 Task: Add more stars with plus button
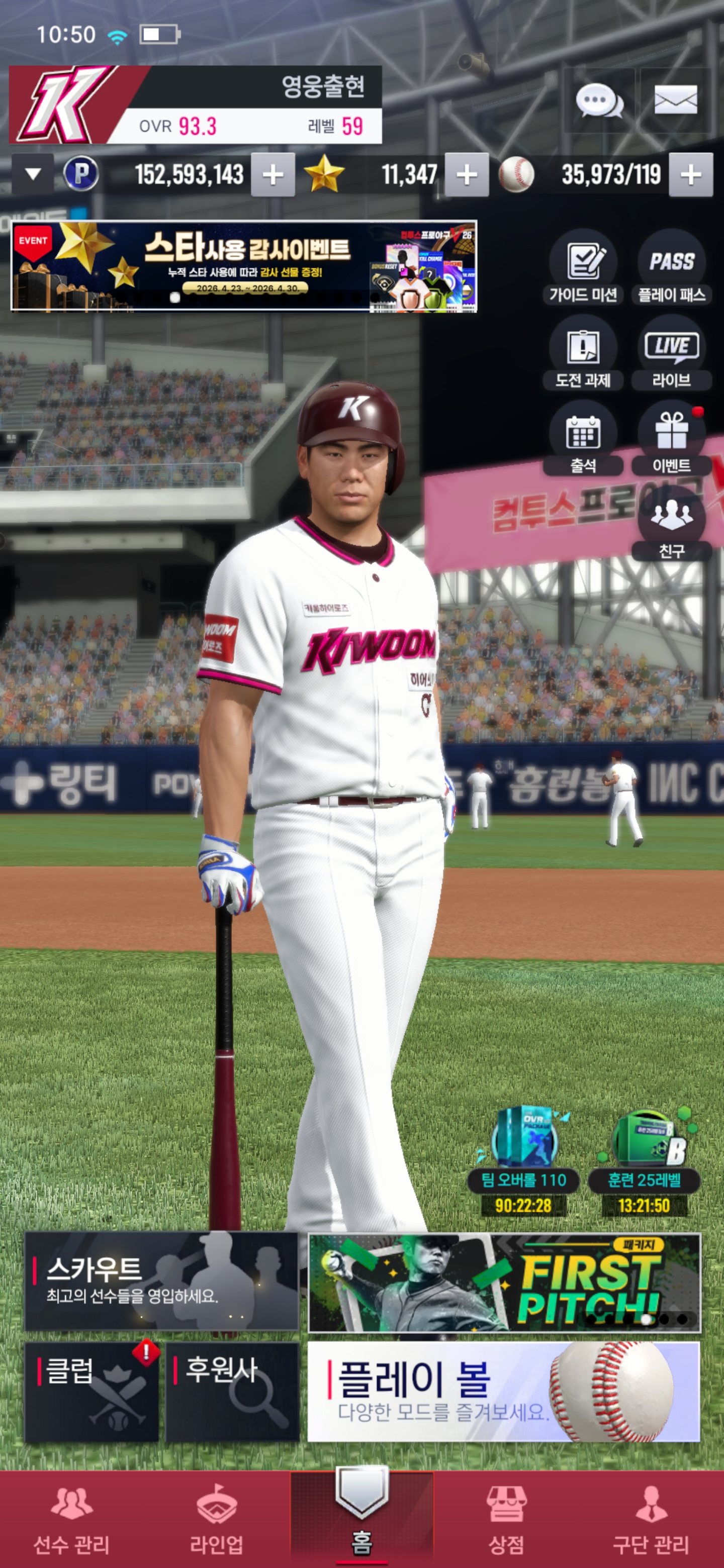467,175
